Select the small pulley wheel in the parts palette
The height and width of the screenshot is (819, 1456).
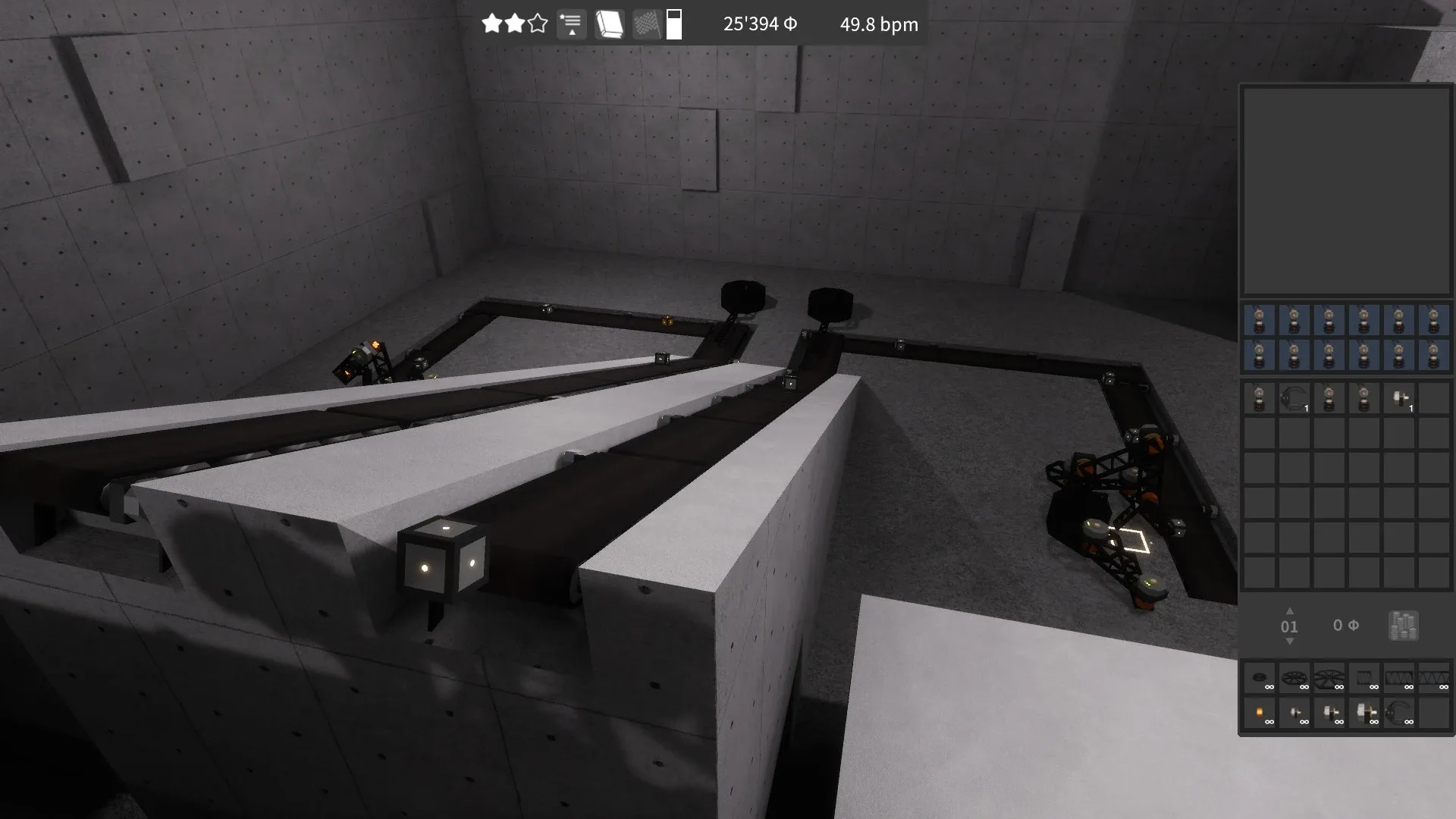click(1259, 679)
